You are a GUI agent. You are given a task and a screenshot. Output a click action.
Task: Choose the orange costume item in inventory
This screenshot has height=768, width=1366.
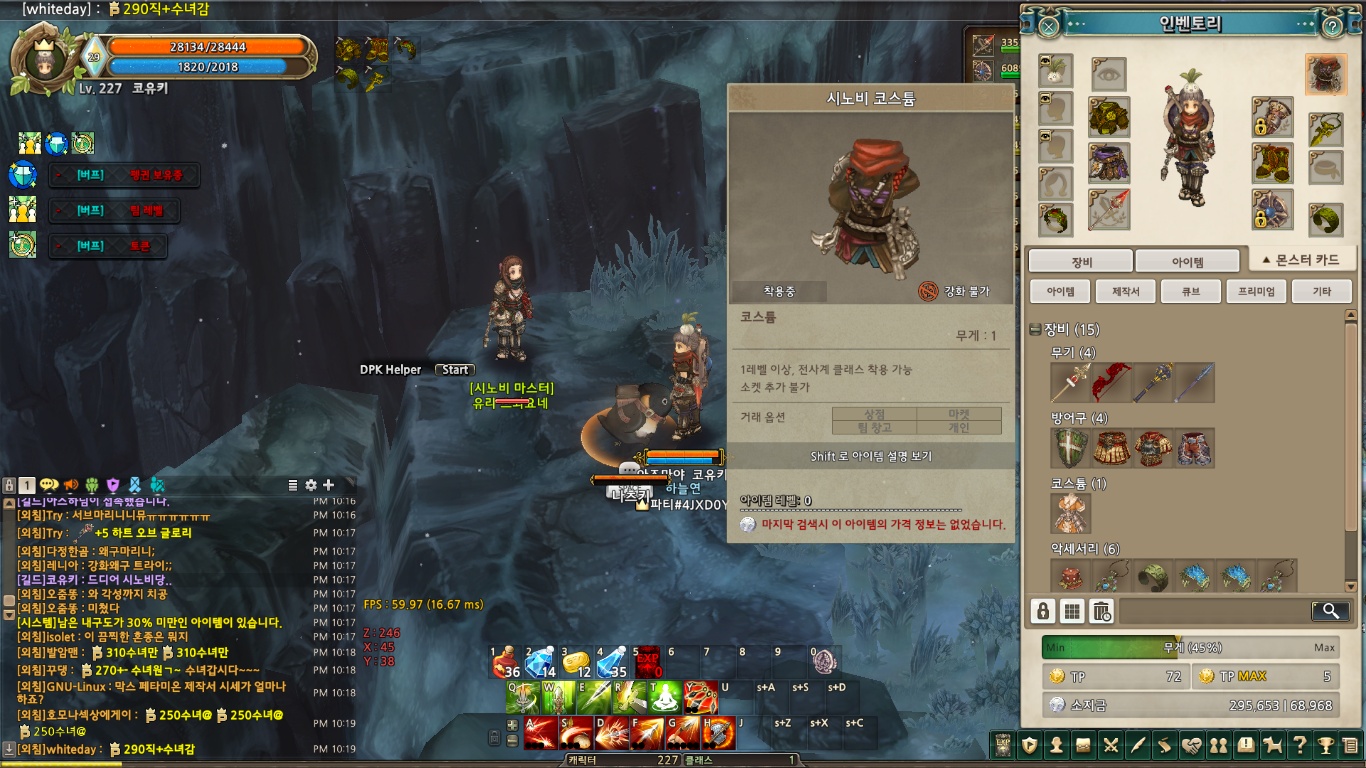pos(1071,513)
